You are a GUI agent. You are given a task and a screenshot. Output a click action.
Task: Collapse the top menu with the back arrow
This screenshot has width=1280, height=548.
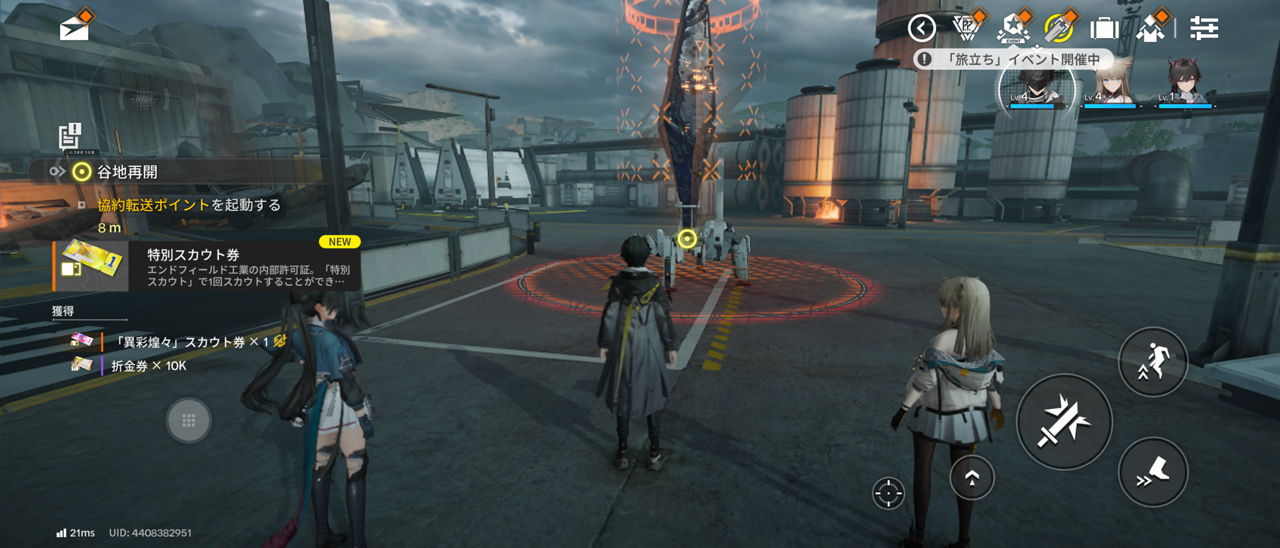click(921, 28)
